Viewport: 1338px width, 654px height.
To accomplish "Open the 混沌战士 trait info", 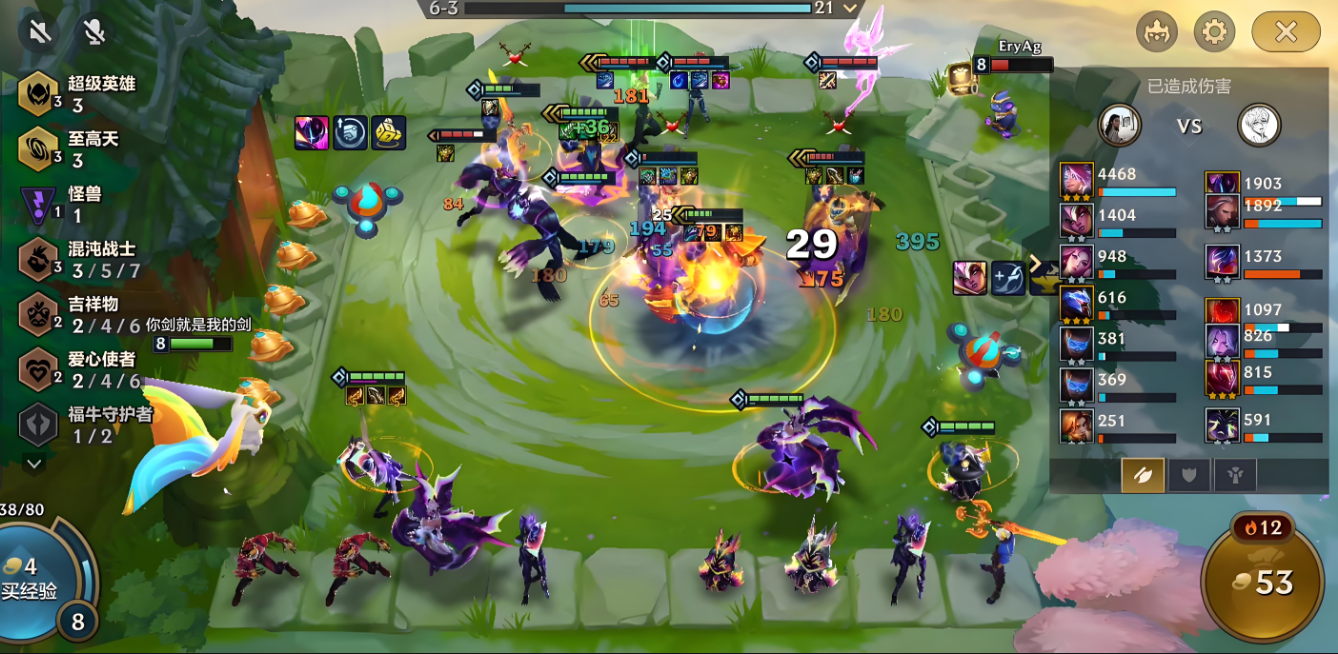I will click(78, 259).
